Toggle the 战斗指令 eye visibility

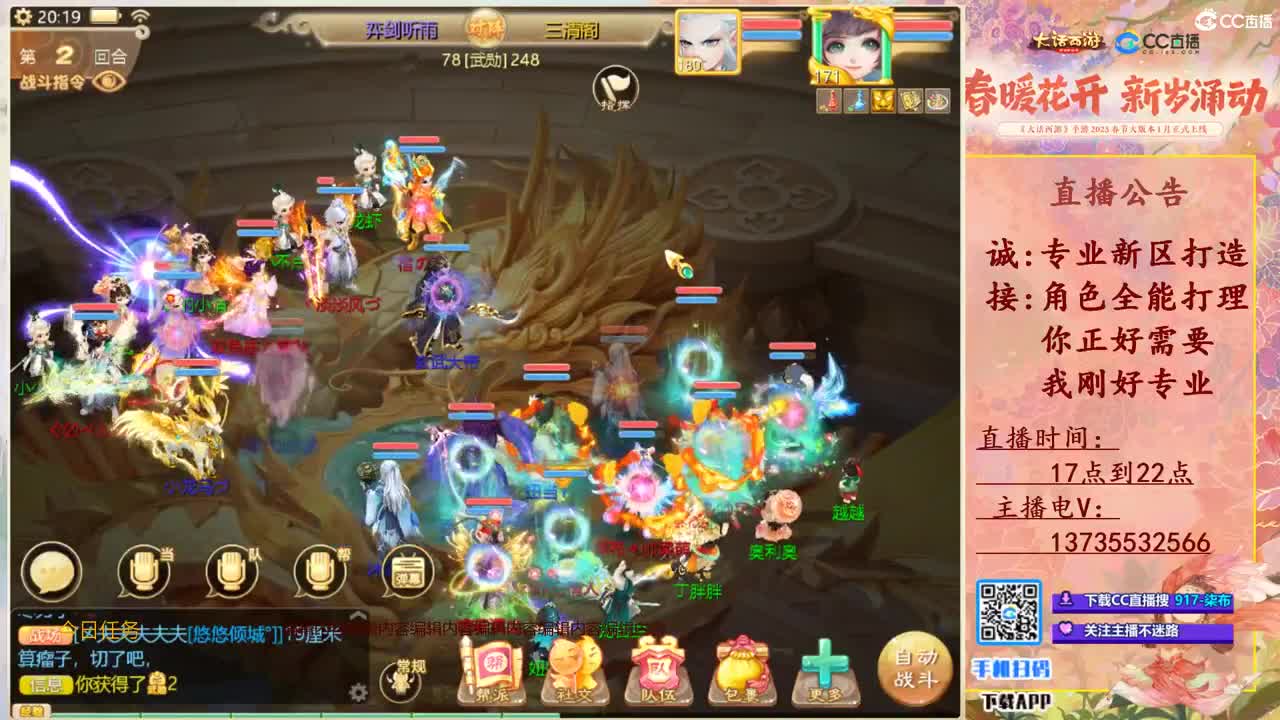click(109, 82)
